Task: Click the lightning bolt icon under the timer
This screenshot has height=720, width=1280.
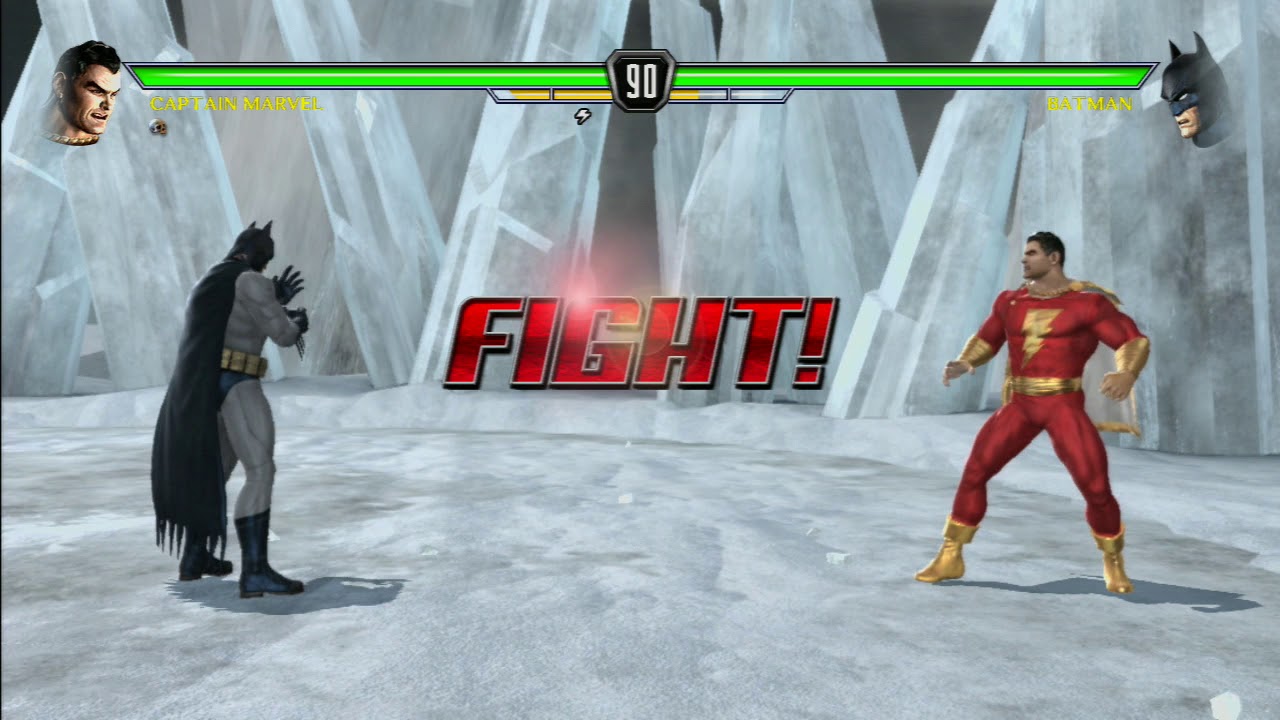Action: tap(583, 116)
